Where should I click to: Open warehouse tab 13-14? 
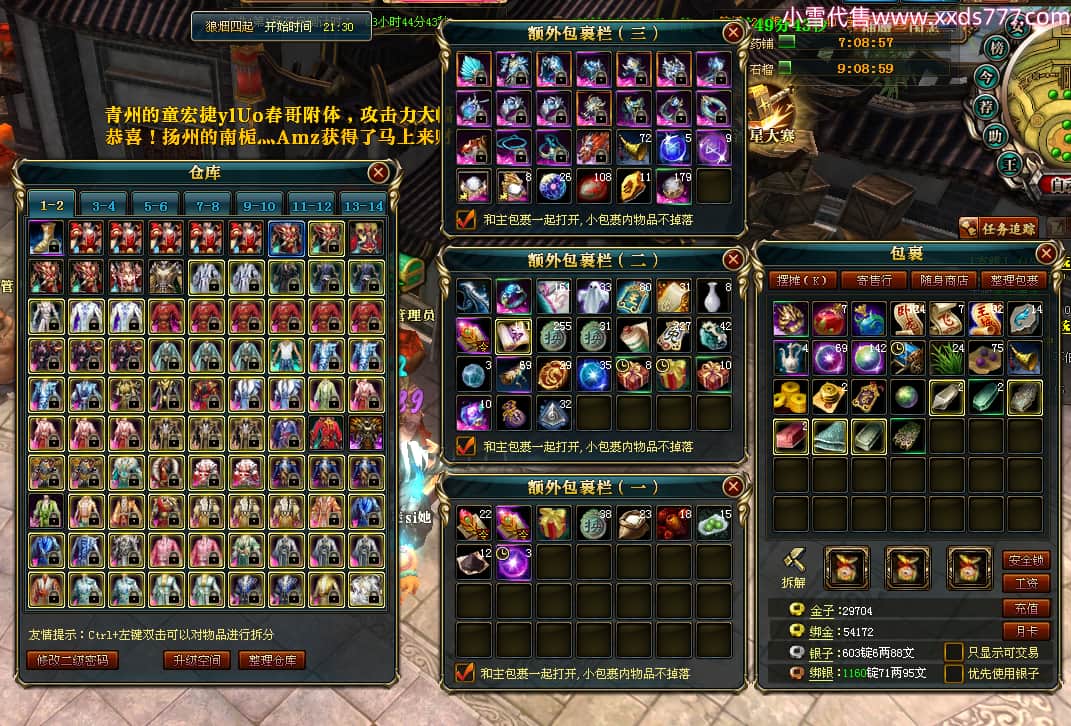(x=361, y=205)
